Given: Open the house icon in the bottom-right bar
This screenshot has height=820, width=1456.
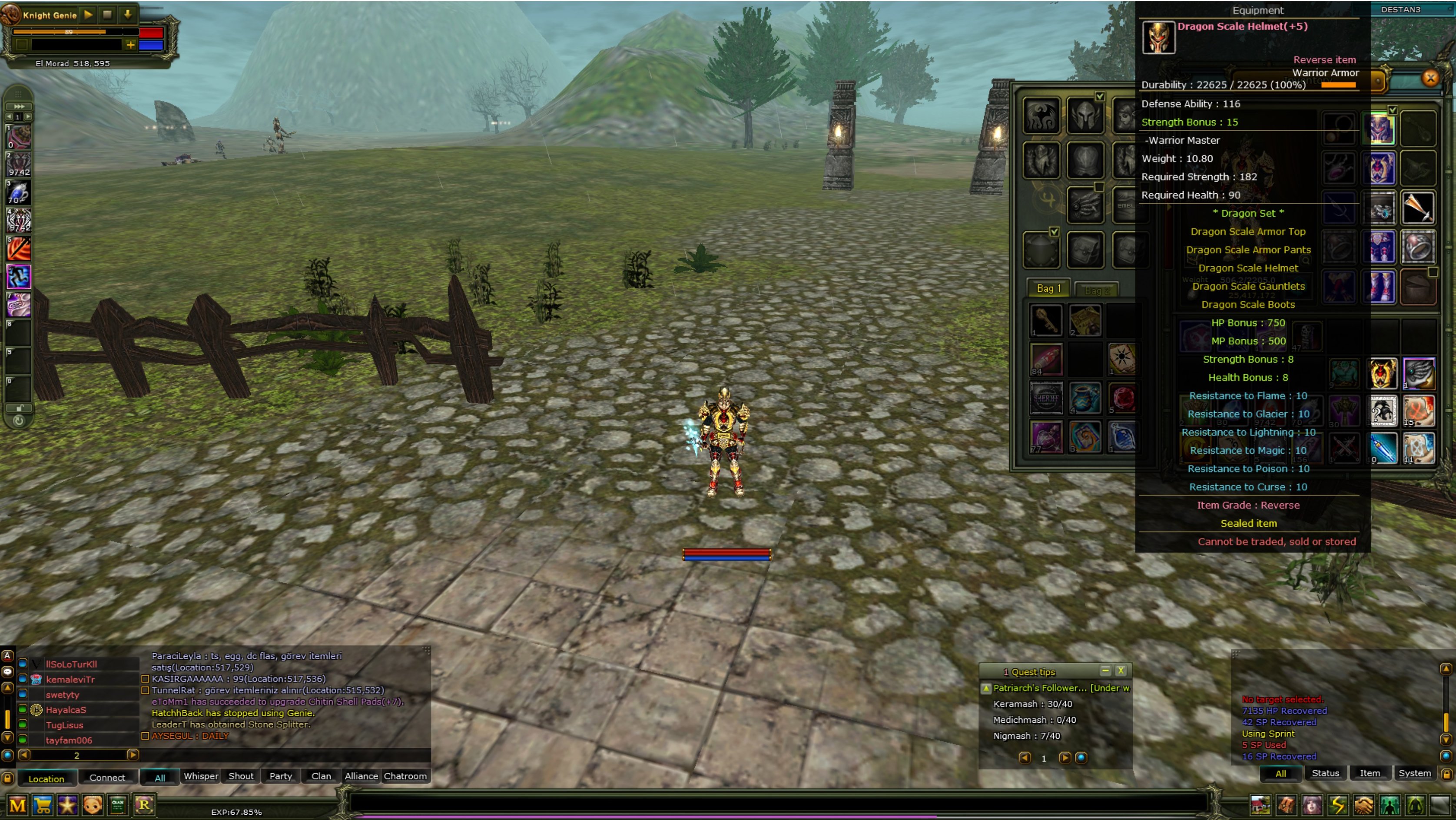Looking at the screenshot, I should (x=1261, y=805).
